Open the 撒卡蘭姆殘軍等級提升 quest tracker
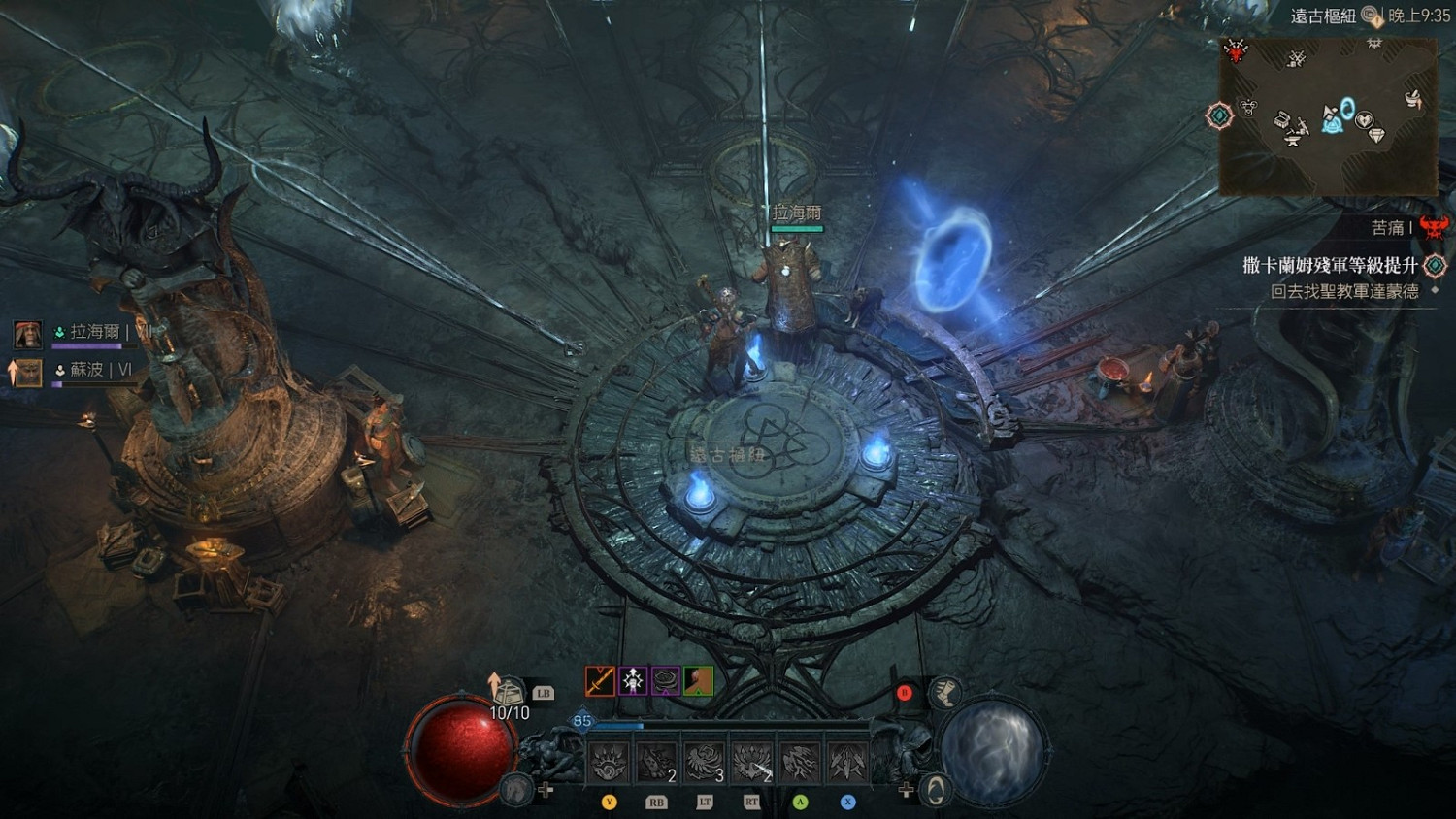Image resolution: width=1456 pixels, height=819 pixels. point(1330,265)
